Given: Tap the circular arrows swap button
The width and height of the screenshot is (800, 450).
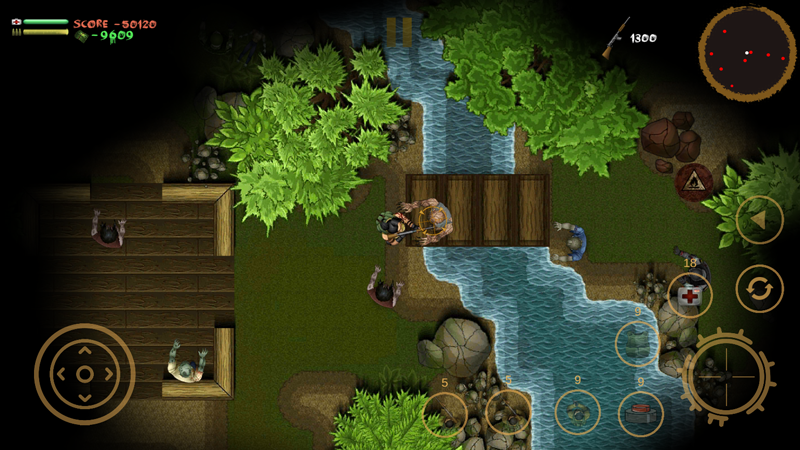Looking at the screenshot, I should 759,290.
